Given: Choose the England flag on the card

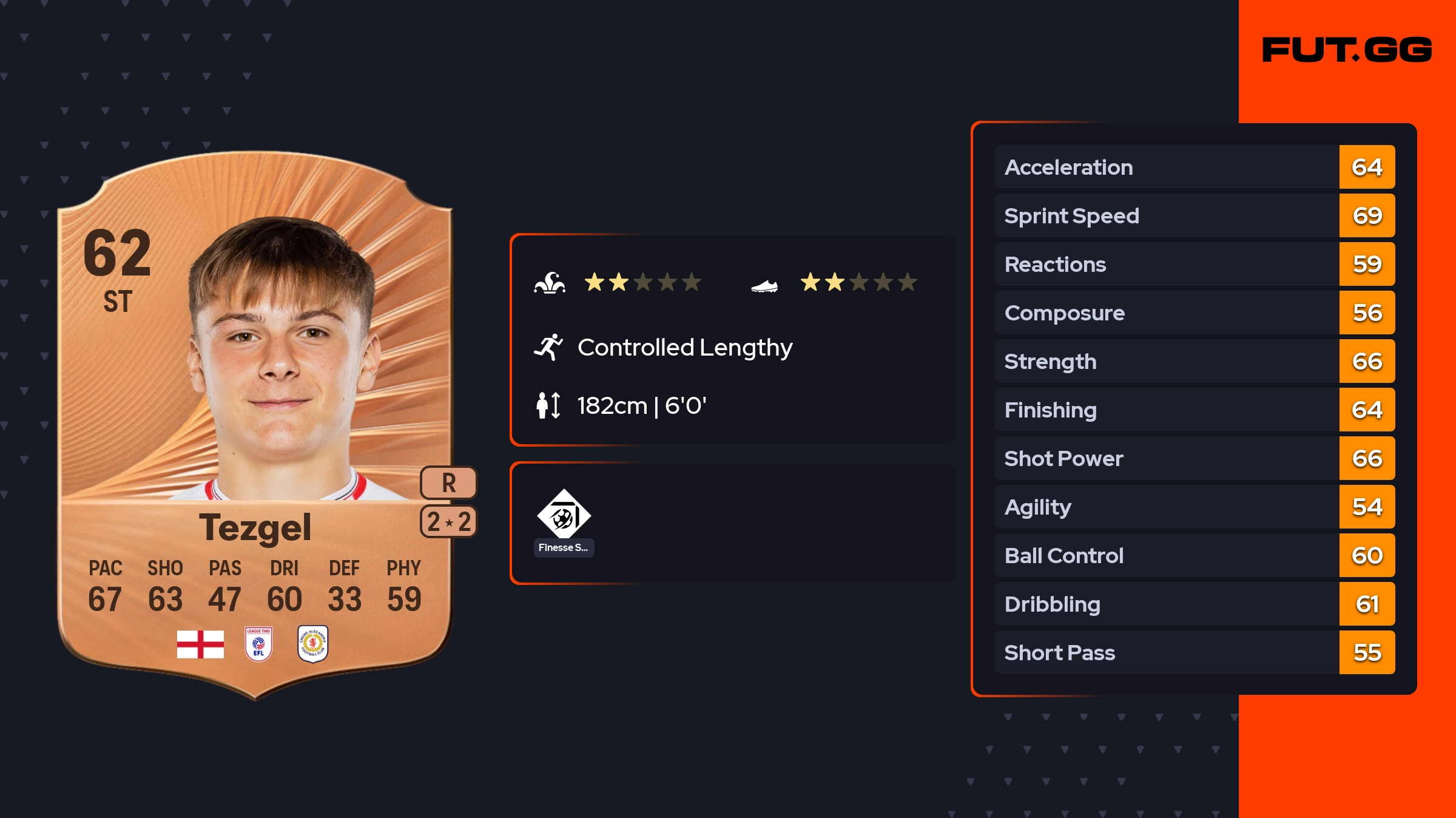Looking at the screenshot, I should [x=200, y=644].
